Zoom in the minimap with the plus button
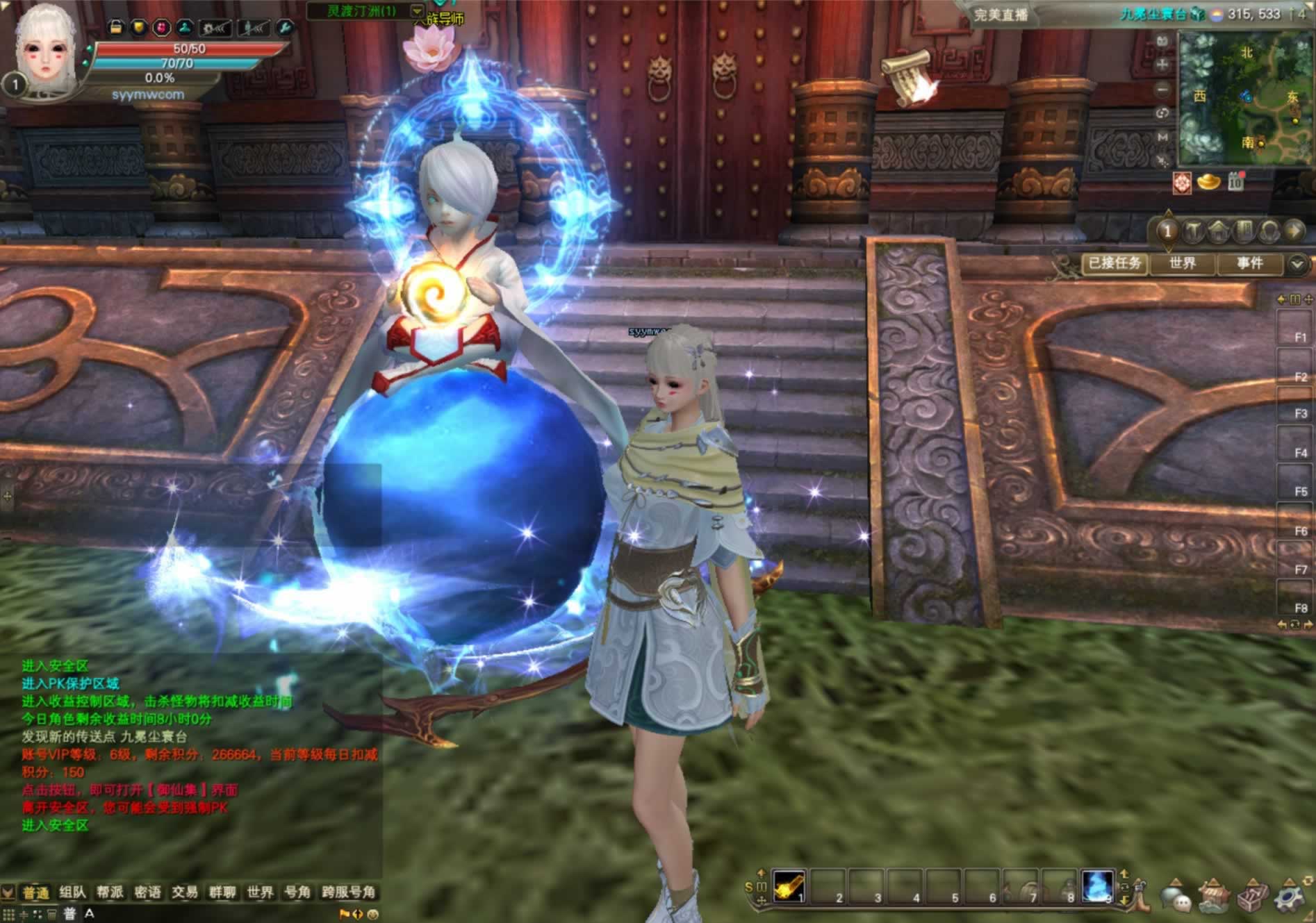This screenshot has height=923, width=1316. click(1162, 65)
